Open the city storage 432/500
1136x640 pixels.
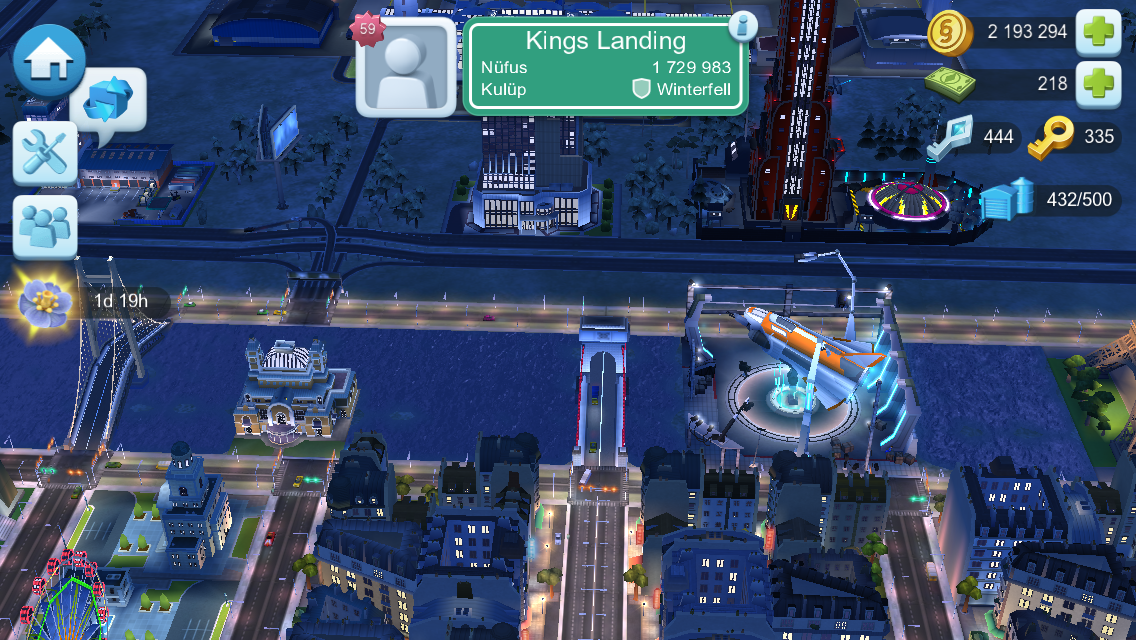click(x=1051, y=200)
